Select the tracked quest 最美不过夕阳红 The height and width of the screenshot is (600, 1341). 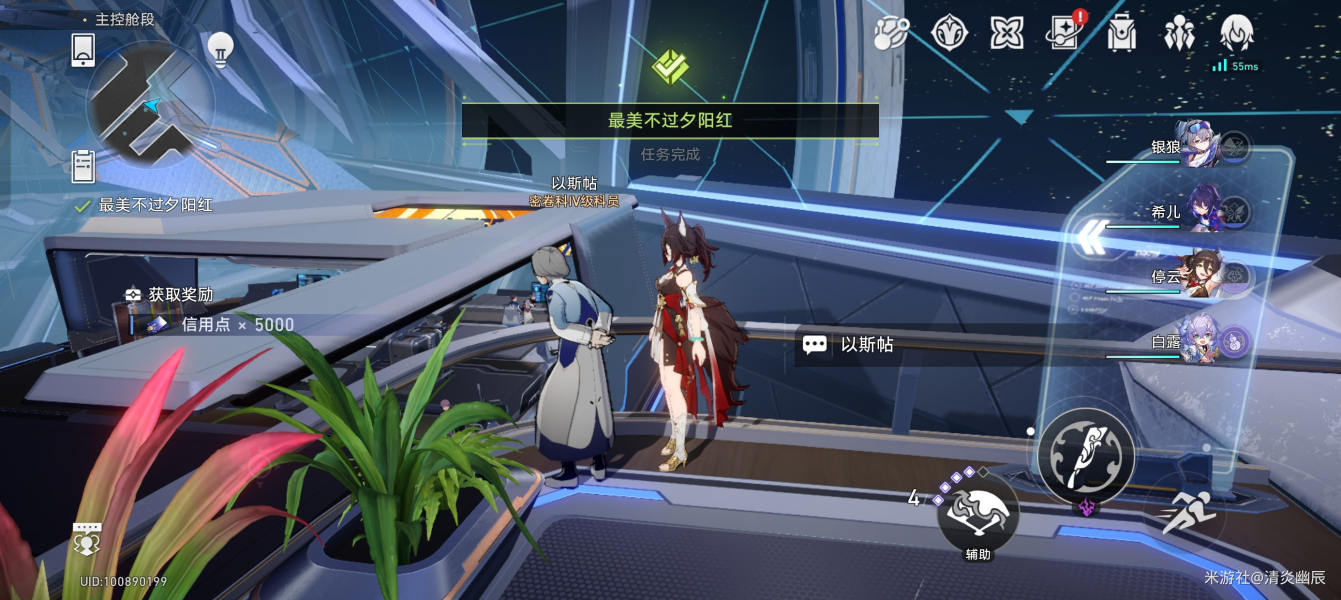click(x=155, y=205)
